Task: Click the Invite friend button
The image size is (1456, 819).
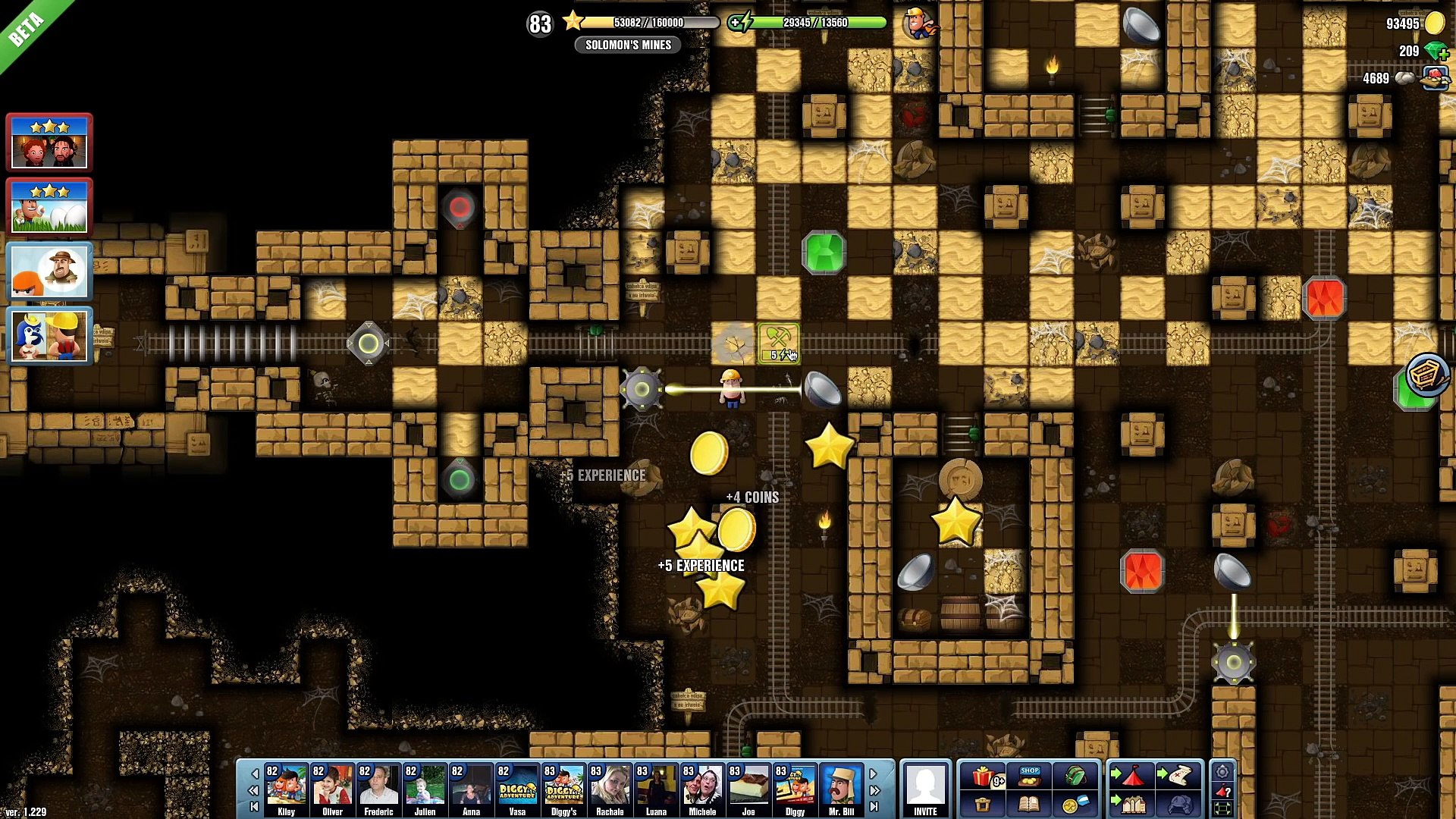Action: (925, 789)
